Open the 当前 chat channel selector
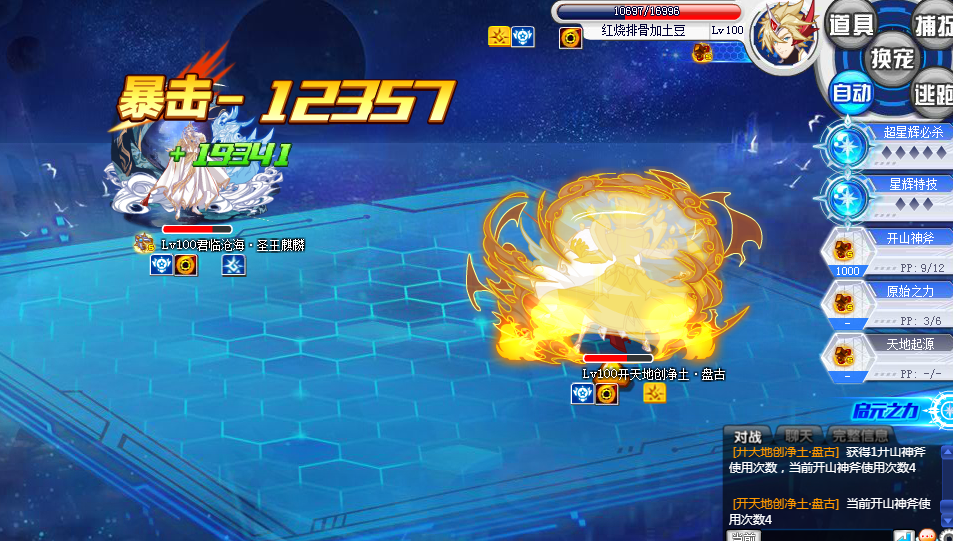953x541 pixels. (x=744, y=536)
